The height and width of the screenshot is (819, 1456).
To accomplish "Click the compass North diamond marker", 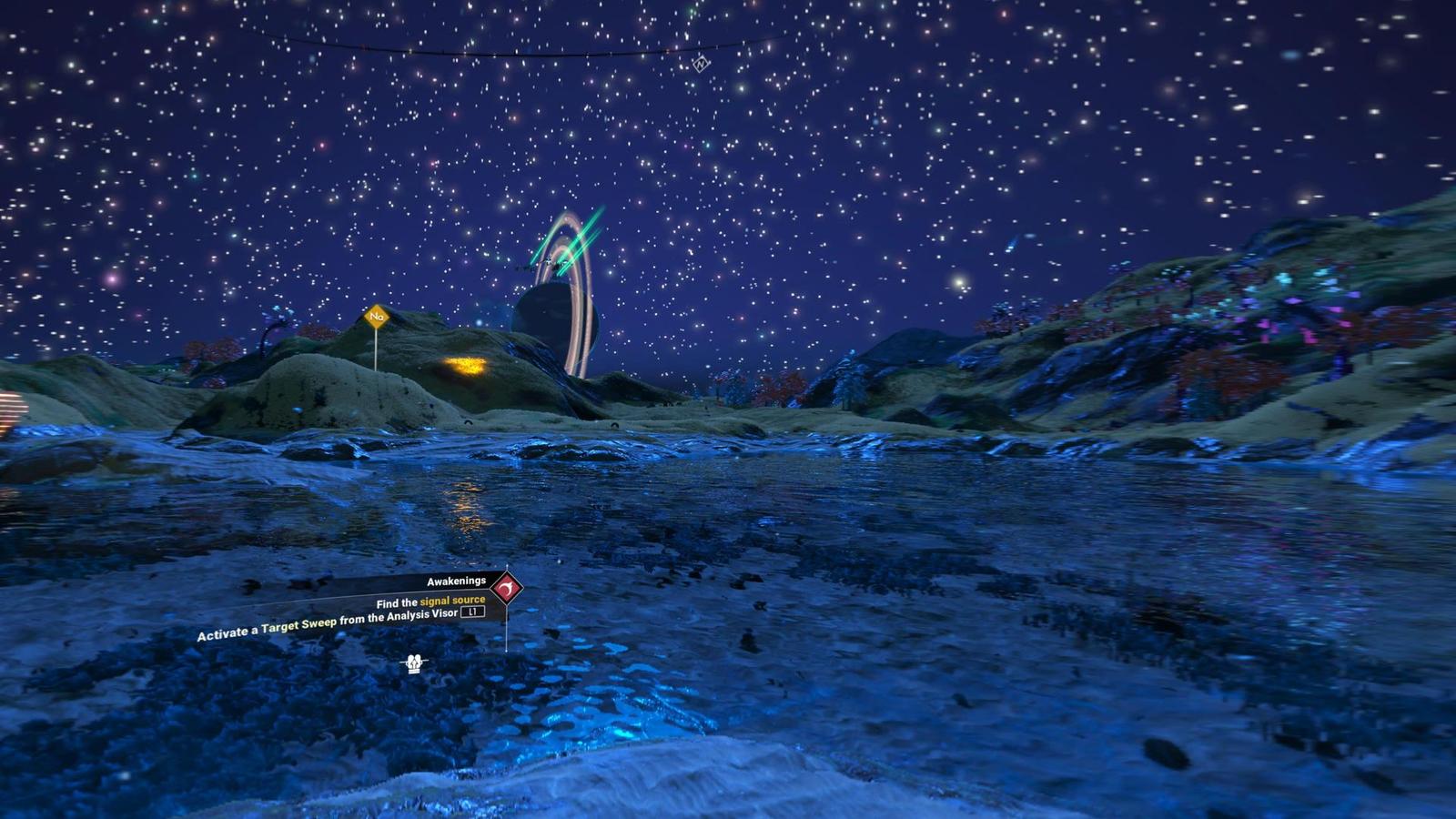I will pyautogui.click(x=700, y=64).
